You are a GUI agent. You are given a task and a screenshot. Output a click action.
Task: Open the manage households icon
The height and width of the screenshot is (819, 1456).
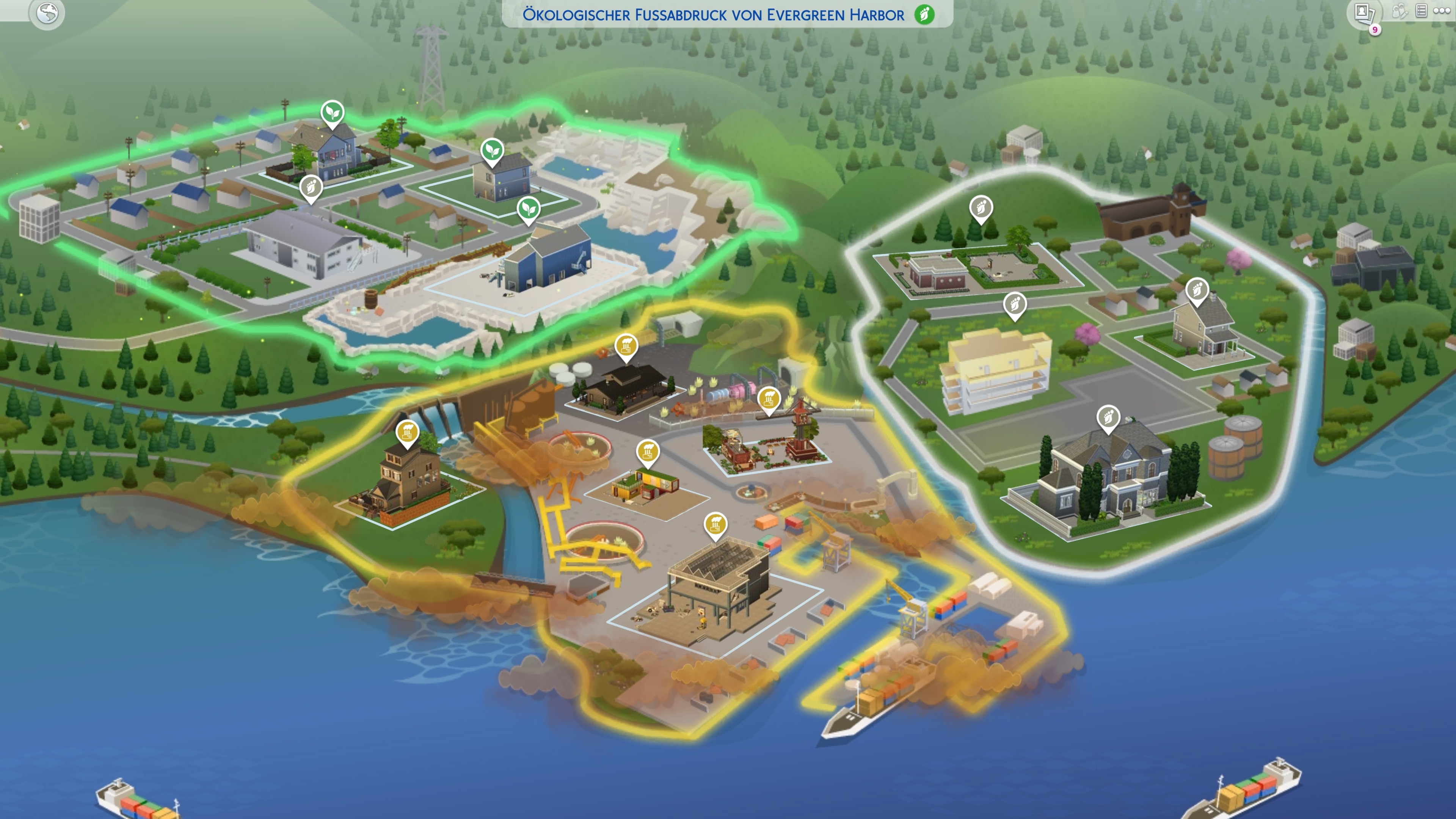1400,11
